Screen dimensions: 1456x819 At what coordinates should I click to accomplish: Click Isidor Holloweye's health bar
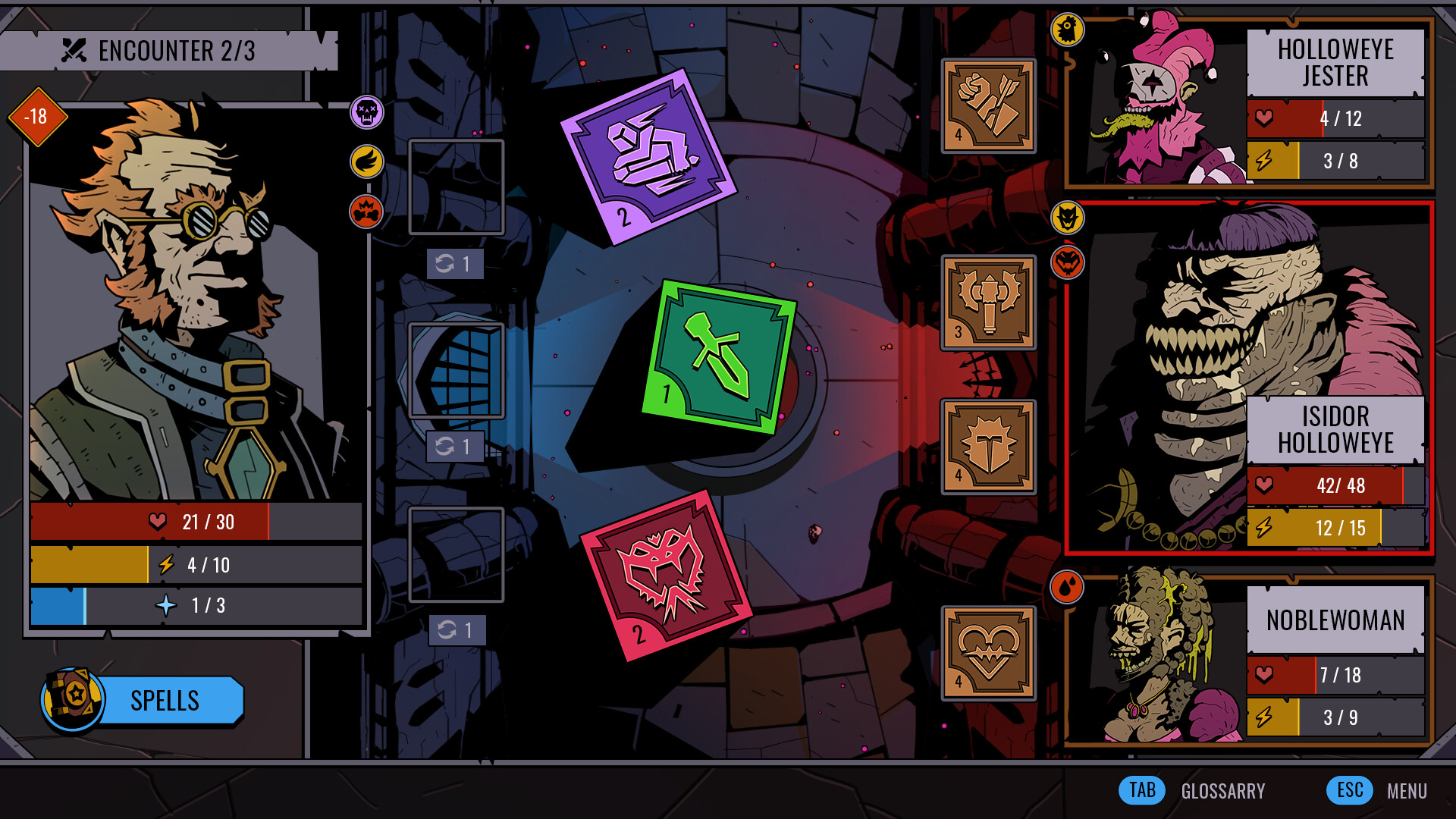(1335, 486)
